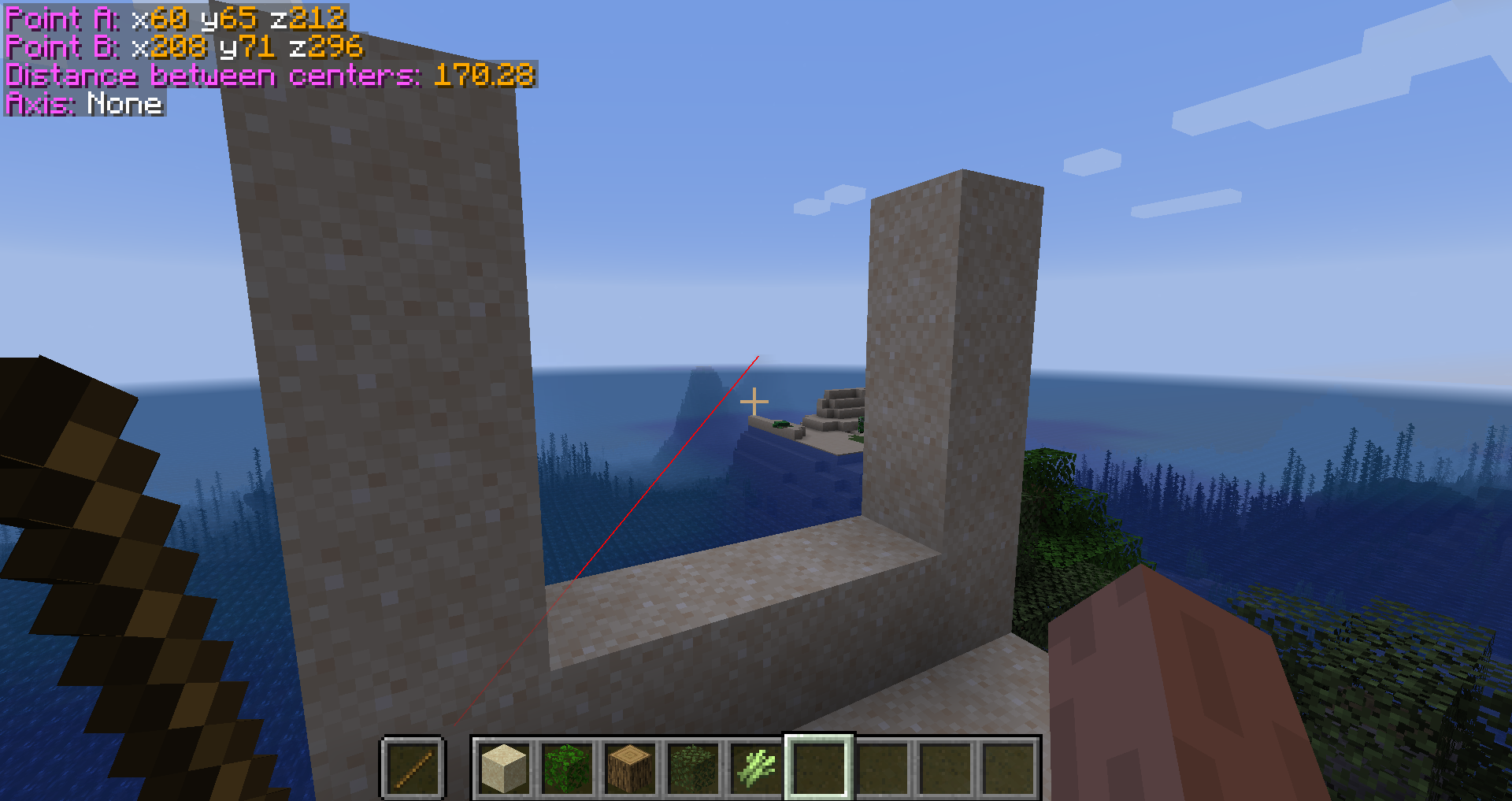Choose the bright green leaves block slot
Image resolution: width=1512 pixels, height=801 pixels.
pos(567,768)
